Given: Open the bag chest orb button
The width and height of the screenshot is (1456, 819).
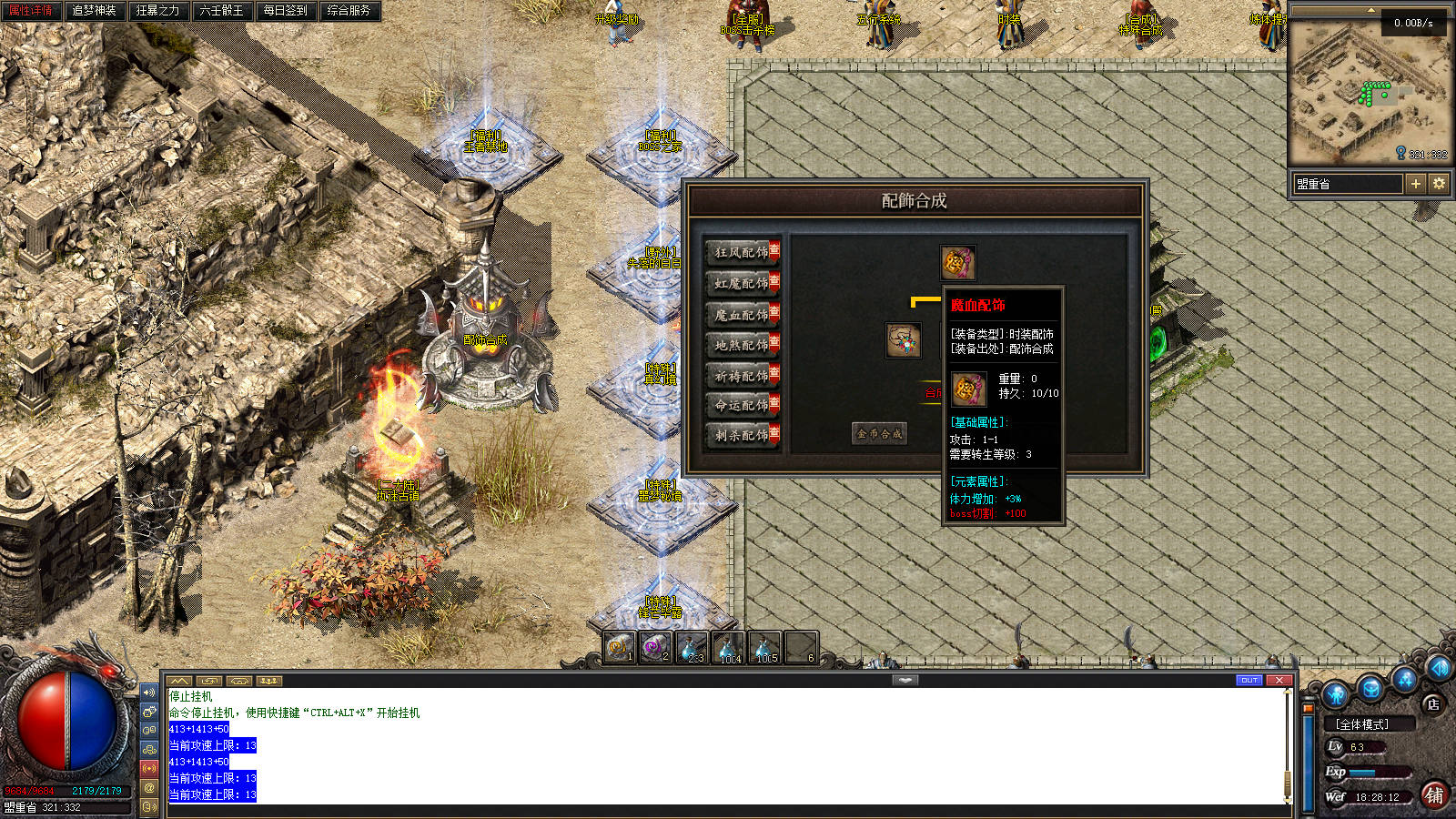Looking at the screenshot, I should point(1371,689).
